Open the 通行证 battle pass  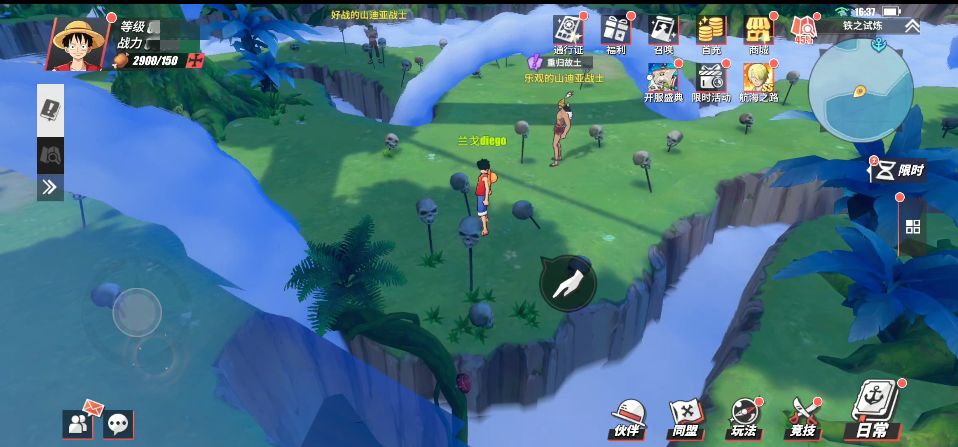coord(568,33)
